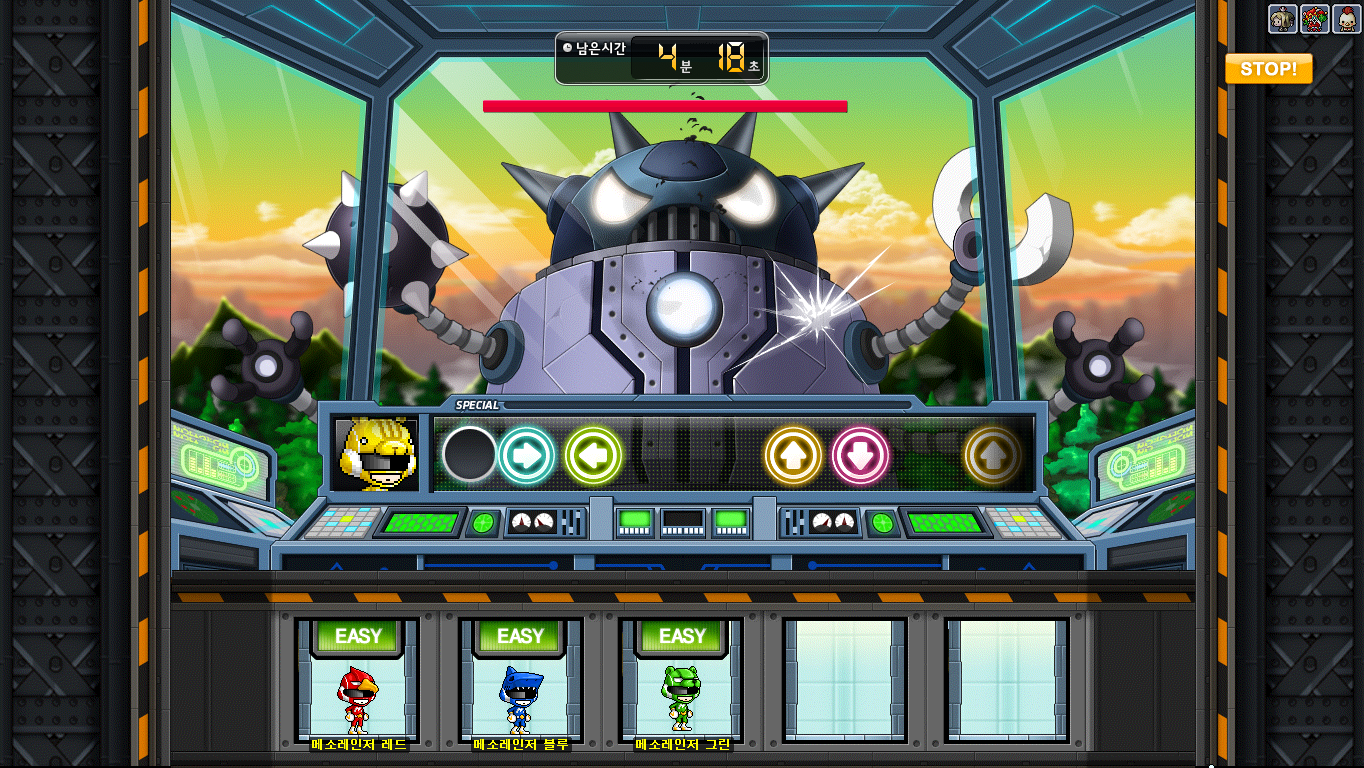
Task: Select the chicken character icon
Action: tap(1345, 19)
